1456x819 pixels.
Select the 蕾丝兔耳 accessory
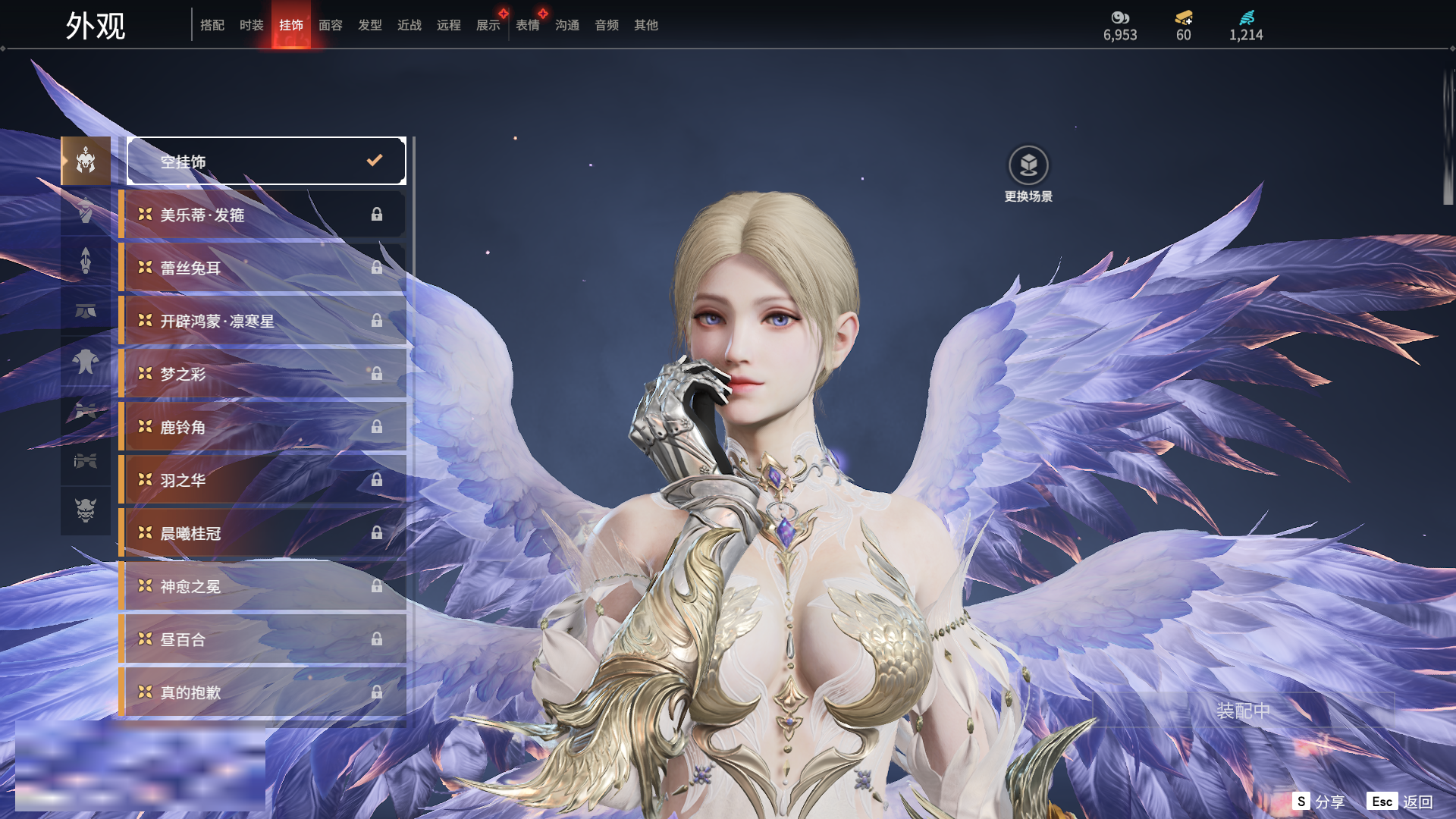pyautogui.click(x=262, y=268)
